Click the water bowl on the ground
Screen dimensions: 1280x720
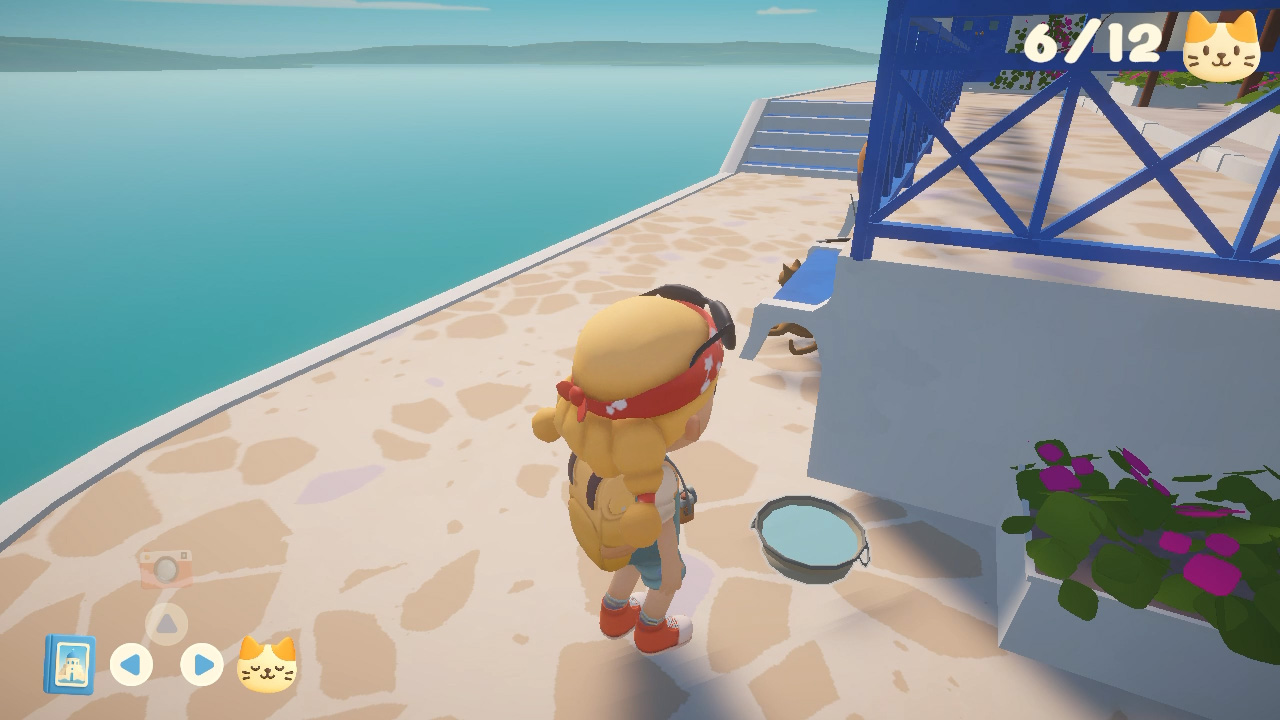tap(807, 537)
